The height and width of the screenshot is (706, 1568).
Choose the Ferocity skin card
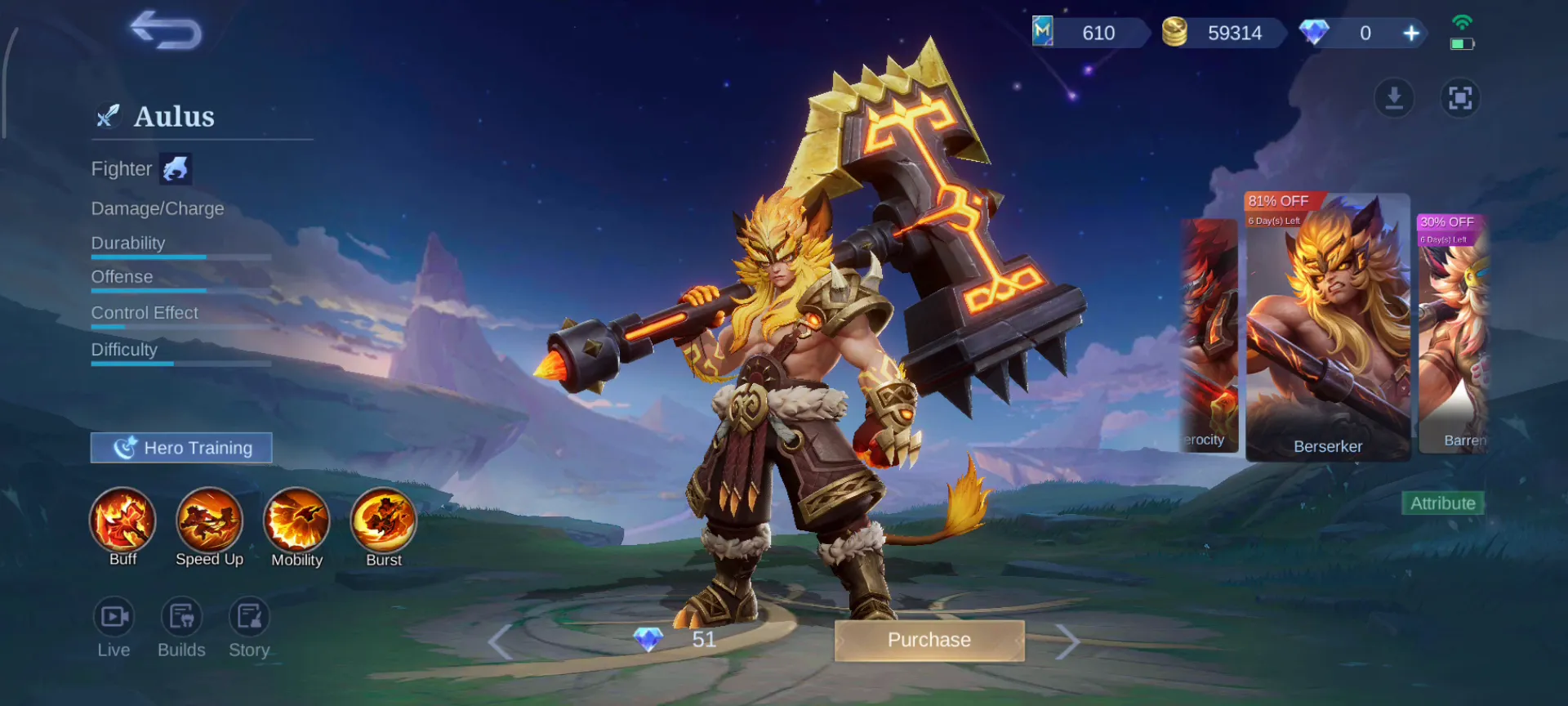1209,335
